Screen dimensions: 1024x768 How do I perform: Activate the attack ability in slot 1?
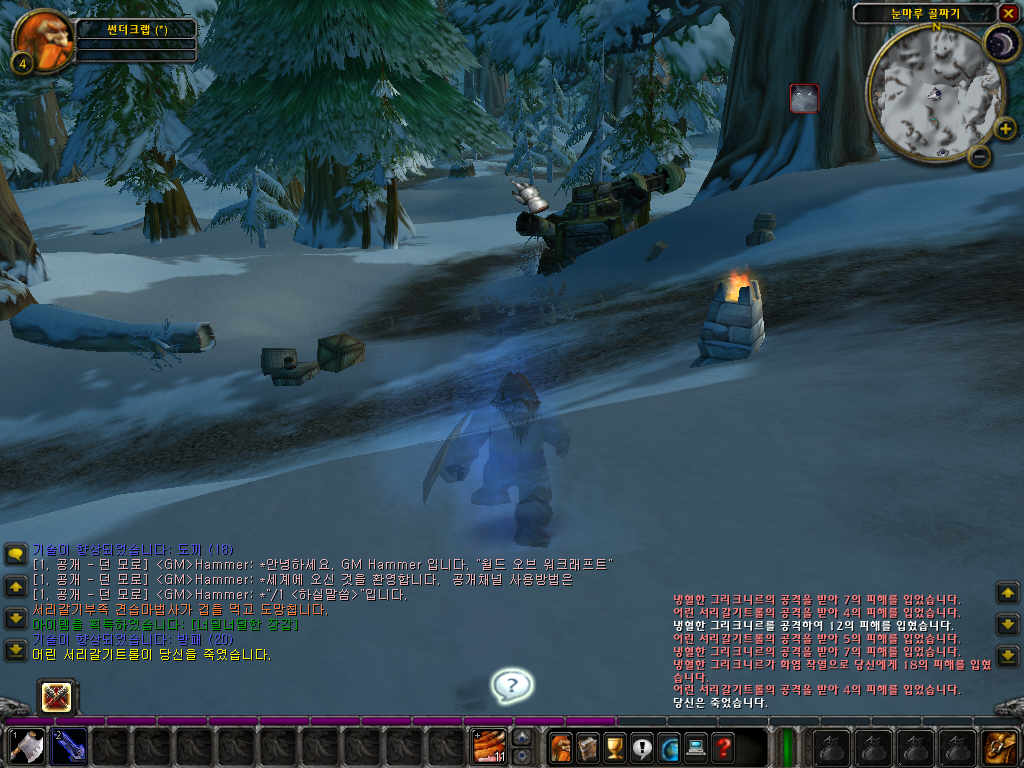tap(25, 747)
